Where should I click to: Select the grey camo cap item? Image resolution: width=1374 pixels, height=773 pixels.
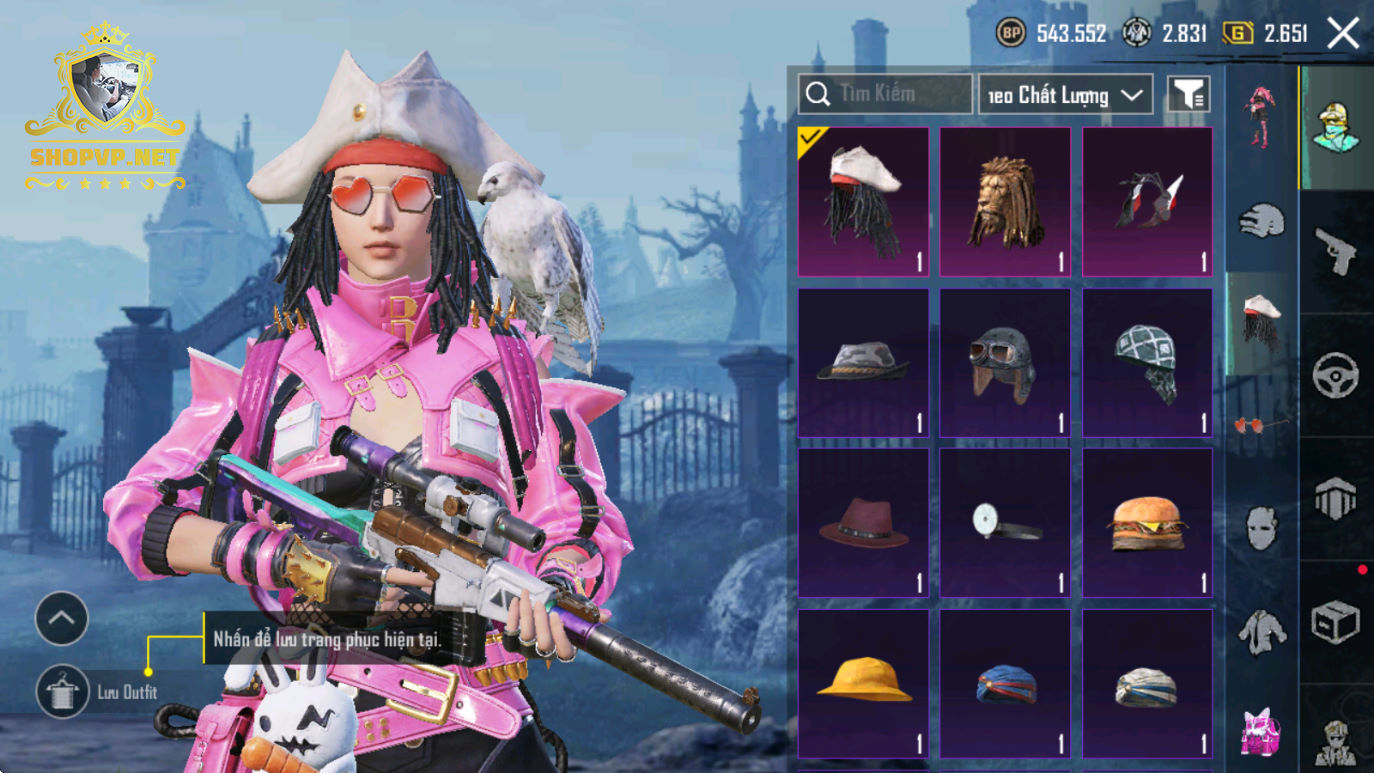[863, 362]
